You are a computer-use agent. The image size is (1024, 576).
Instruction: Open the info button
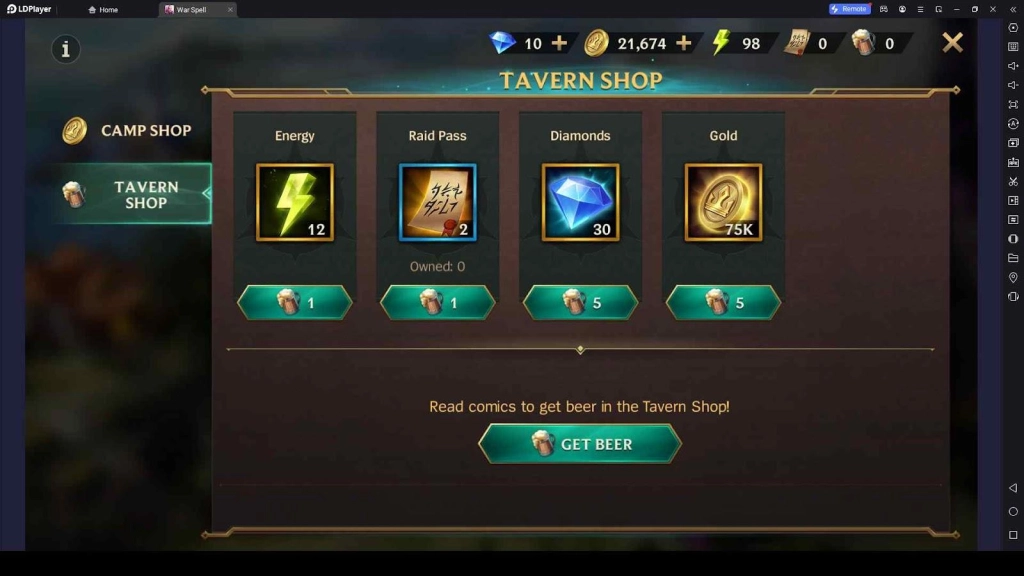(x=66, y=48)
